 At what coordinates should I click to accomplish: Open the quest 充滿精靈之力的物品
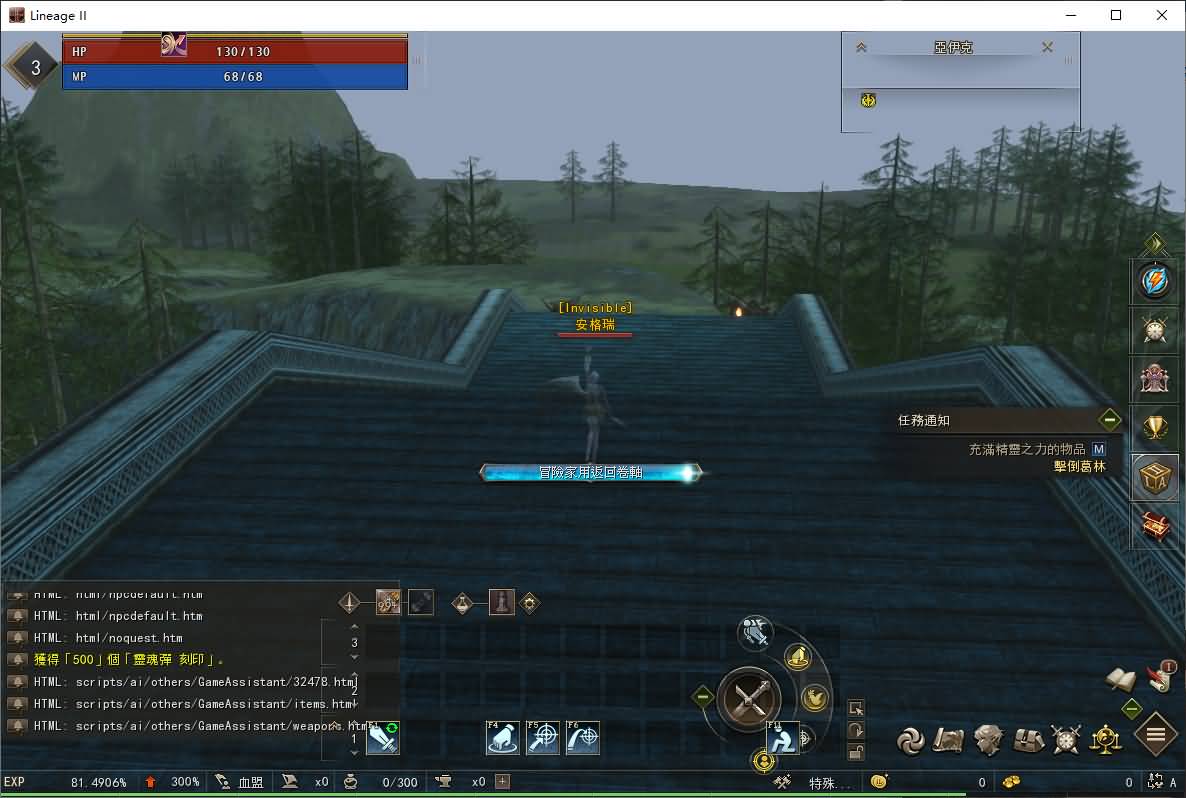1027,450
